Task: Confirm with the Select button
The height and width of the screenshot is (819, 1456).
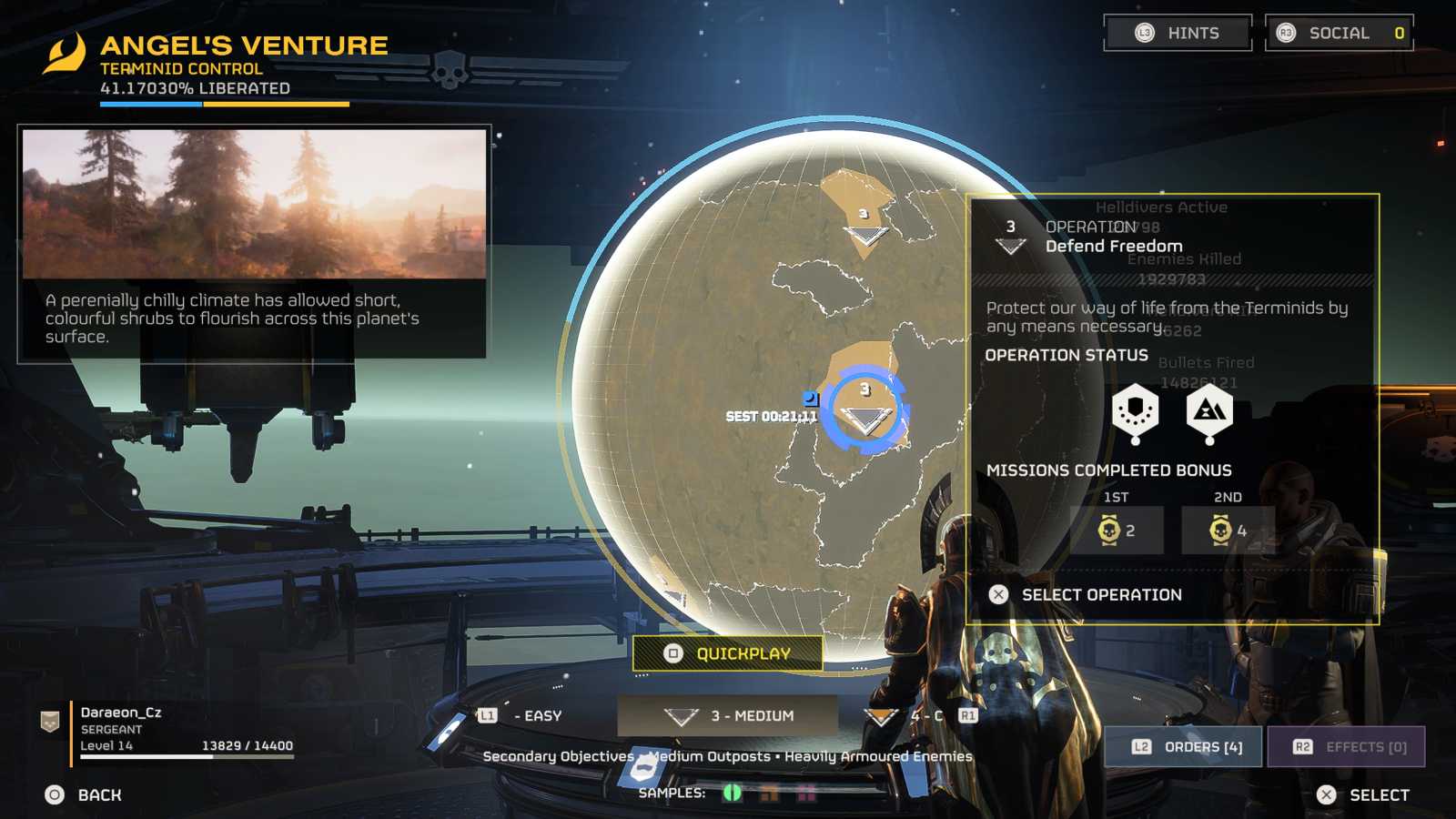Action: coord(1363,795)
